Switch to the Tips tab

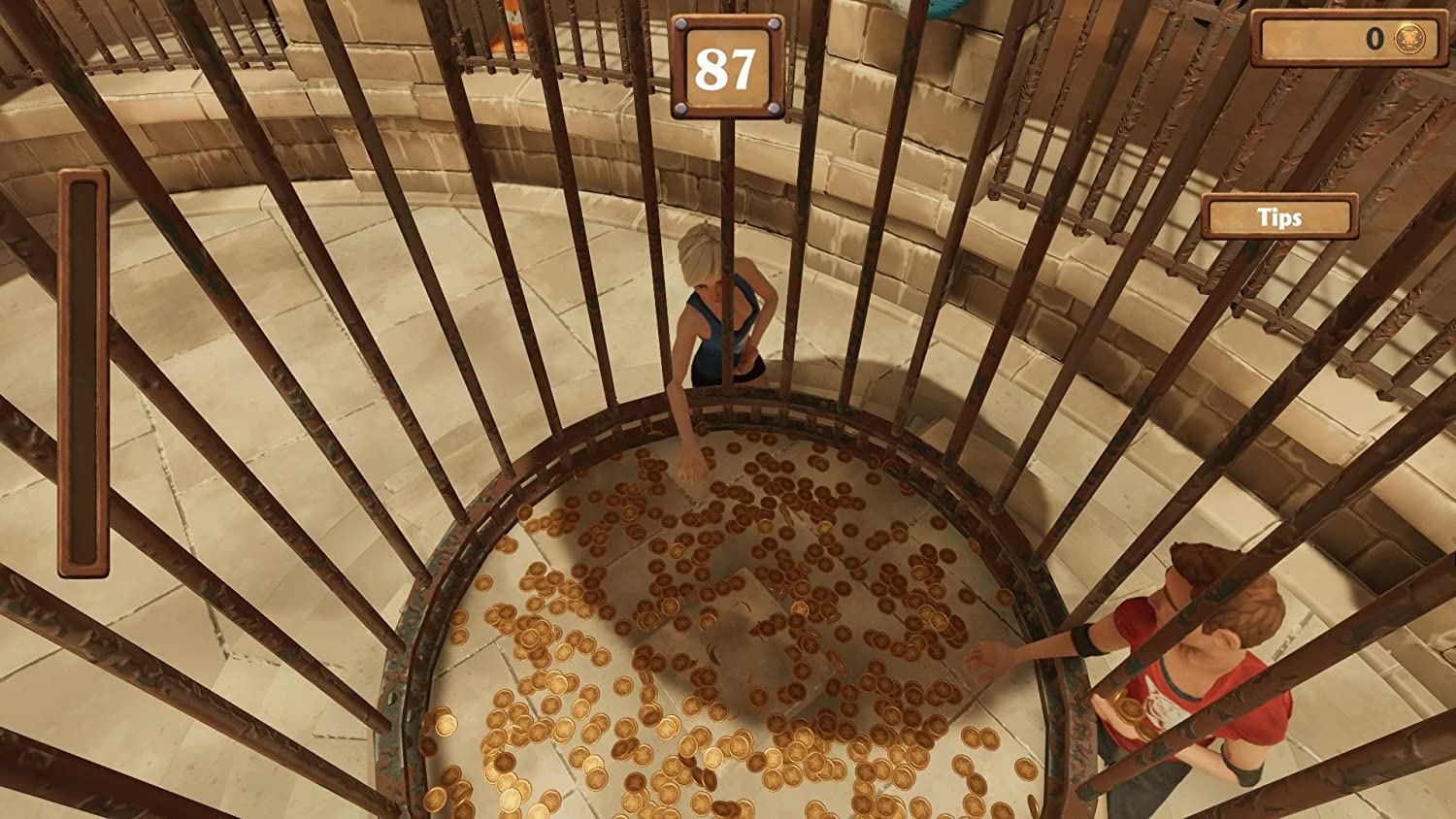click(1278, 216)
